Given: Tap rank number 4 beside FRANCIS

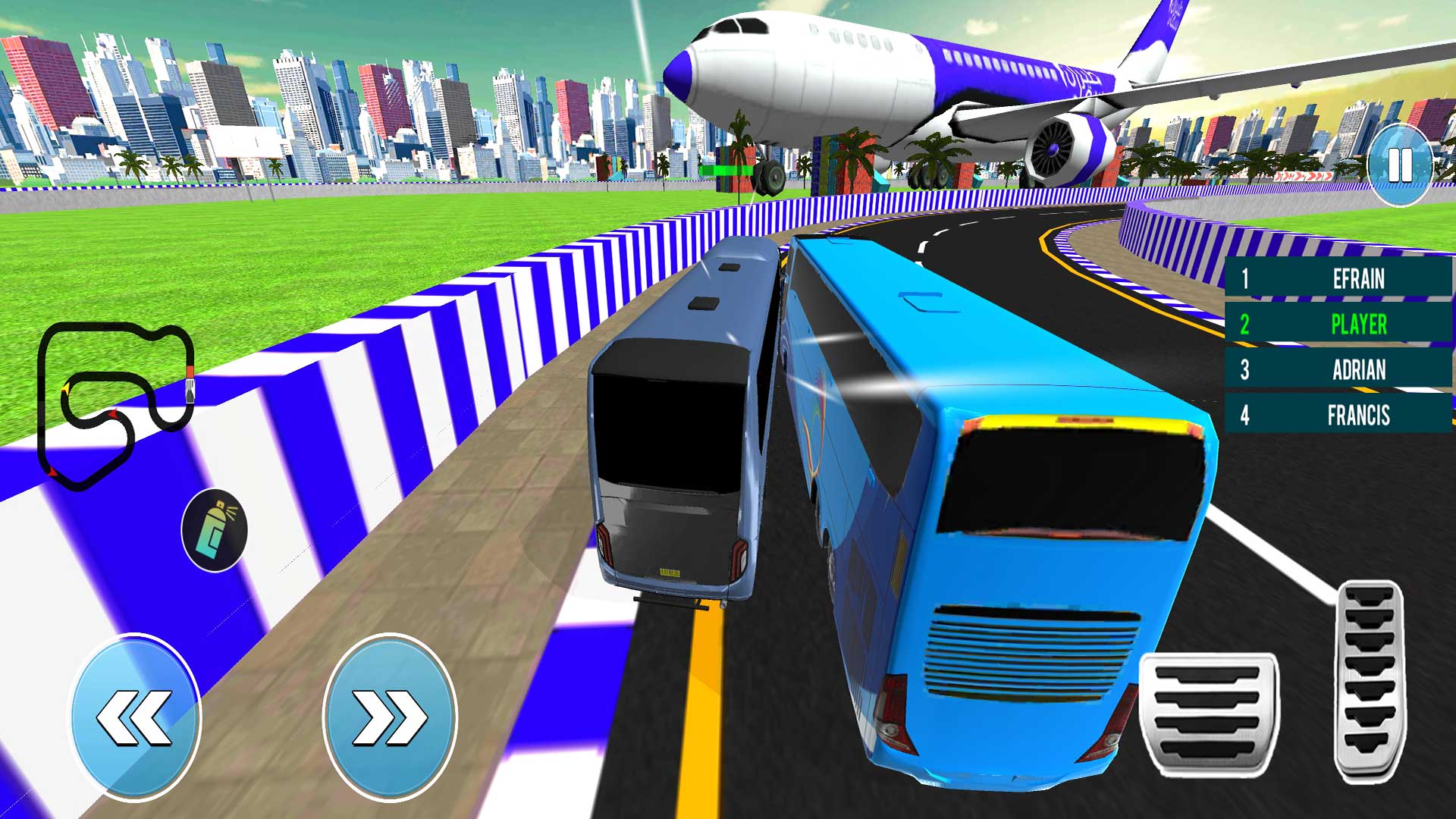Looking at the screenshot, I should pos(1245,416).
